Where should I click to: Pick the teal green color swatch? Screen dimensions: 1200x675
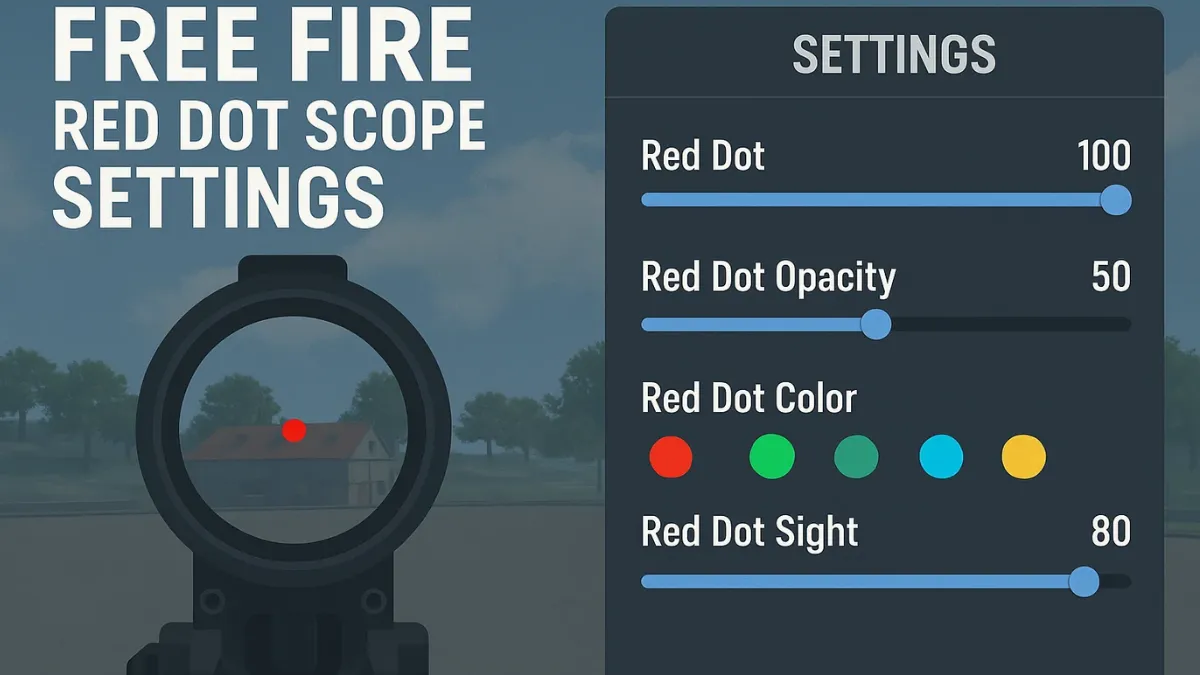pyautogui.click(x=856, y=457)
